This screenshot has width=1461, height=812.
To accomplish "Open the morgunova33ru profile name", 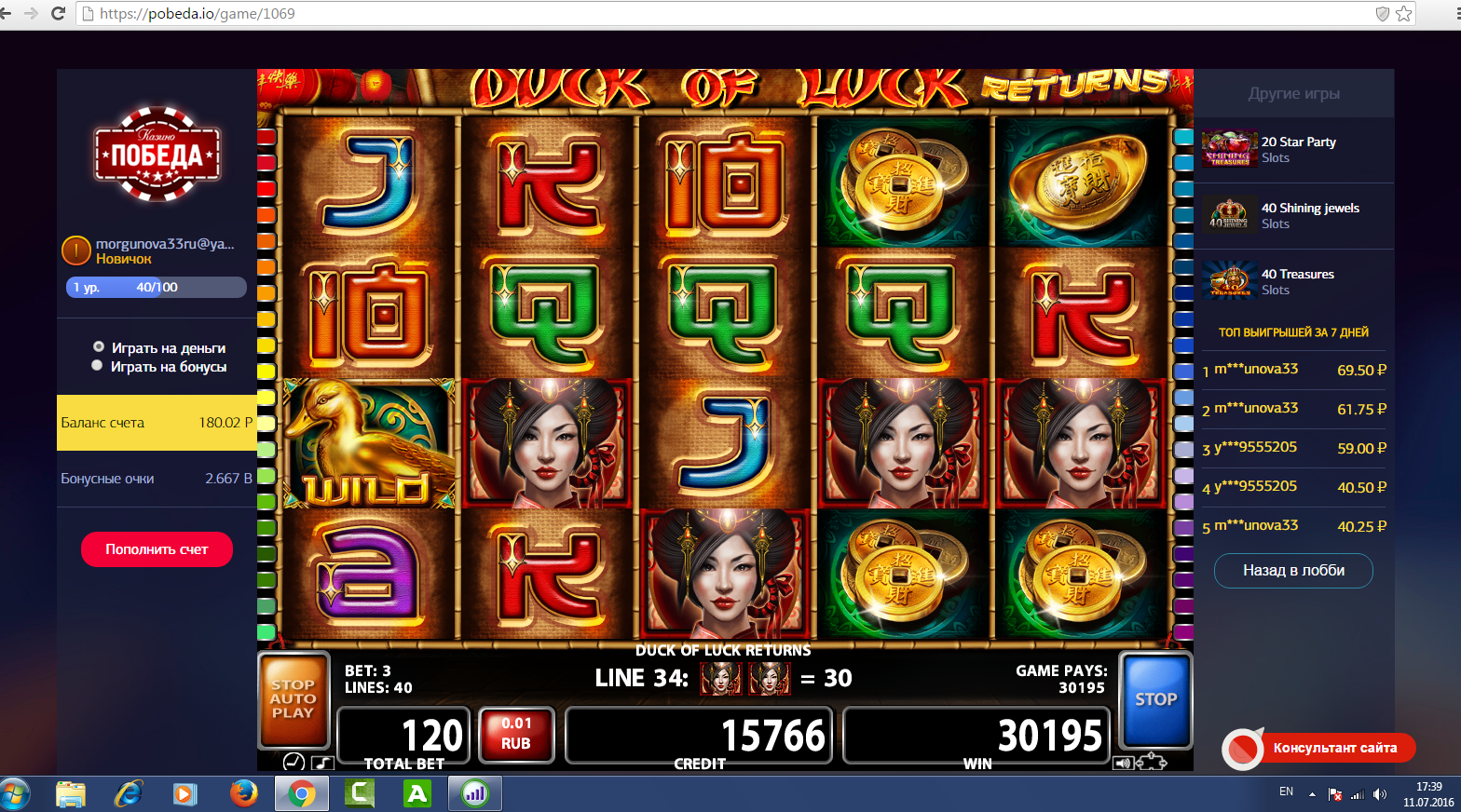I will (164, 244).
